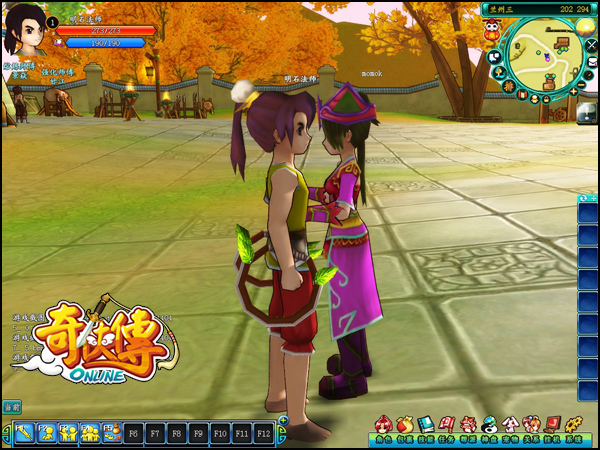Activate the F4 group skill slot

point(89,433)
